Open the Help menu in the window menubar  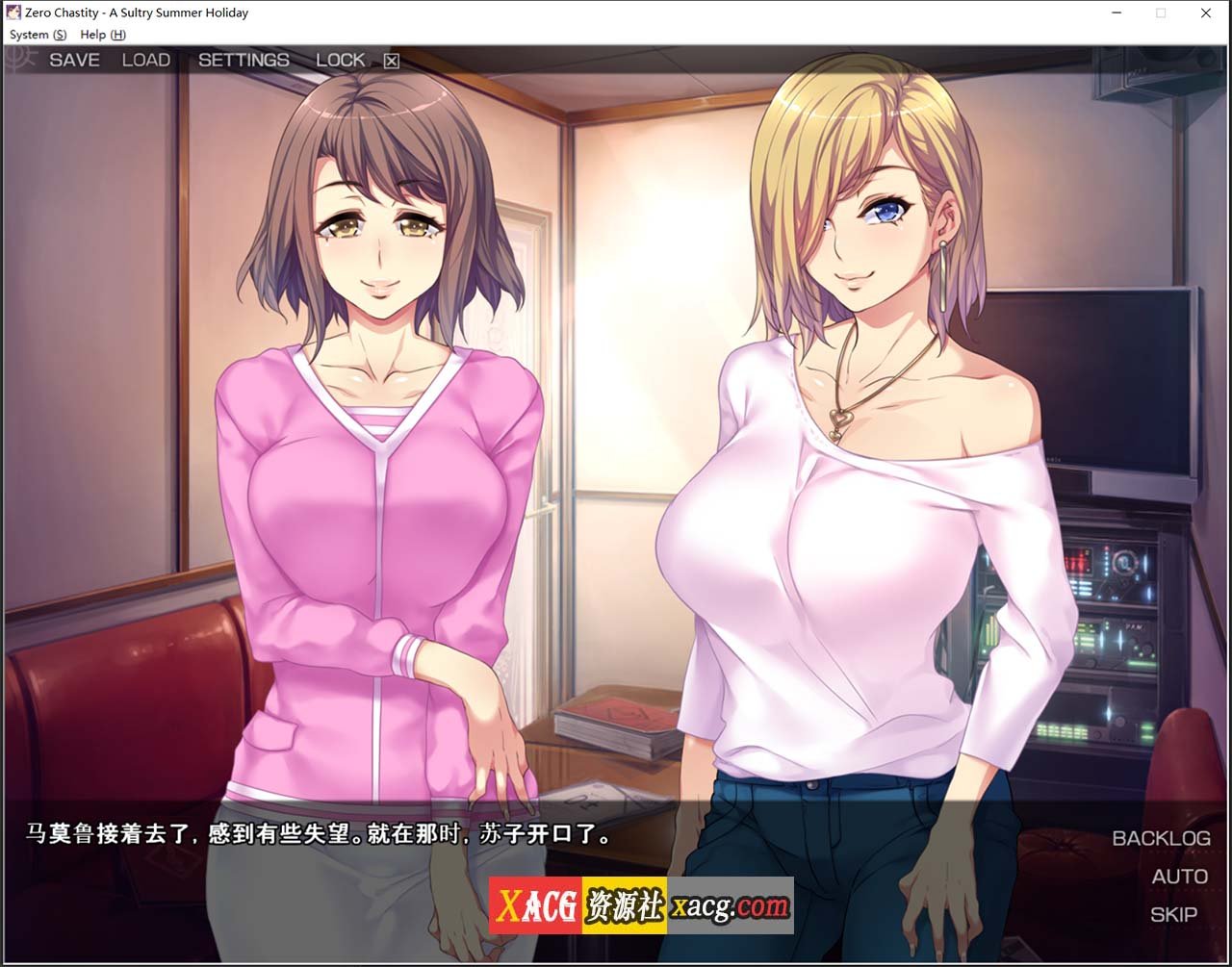[102, 35]
